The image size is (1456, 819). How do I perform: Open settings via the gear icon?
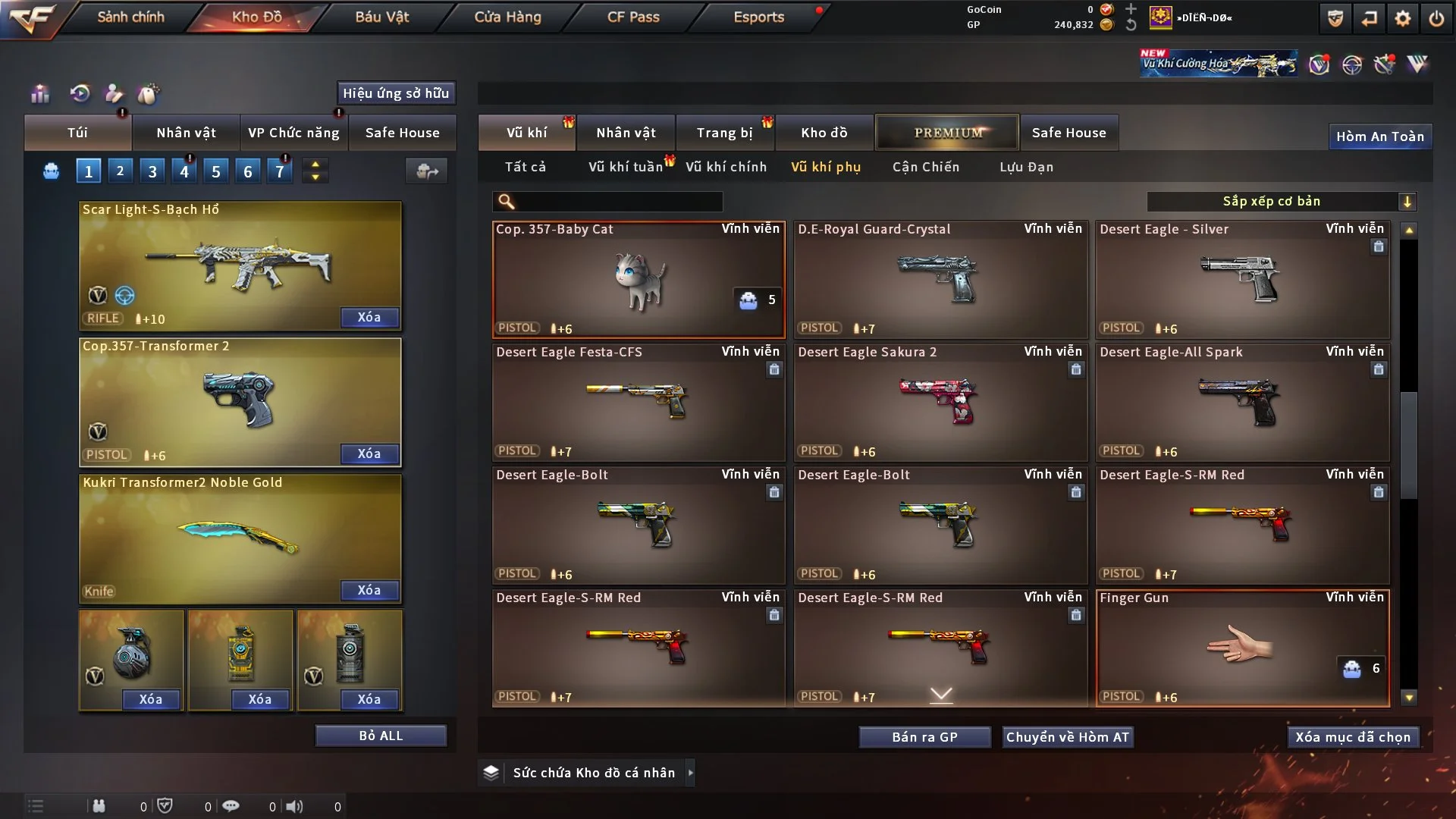pos(1403,18)
